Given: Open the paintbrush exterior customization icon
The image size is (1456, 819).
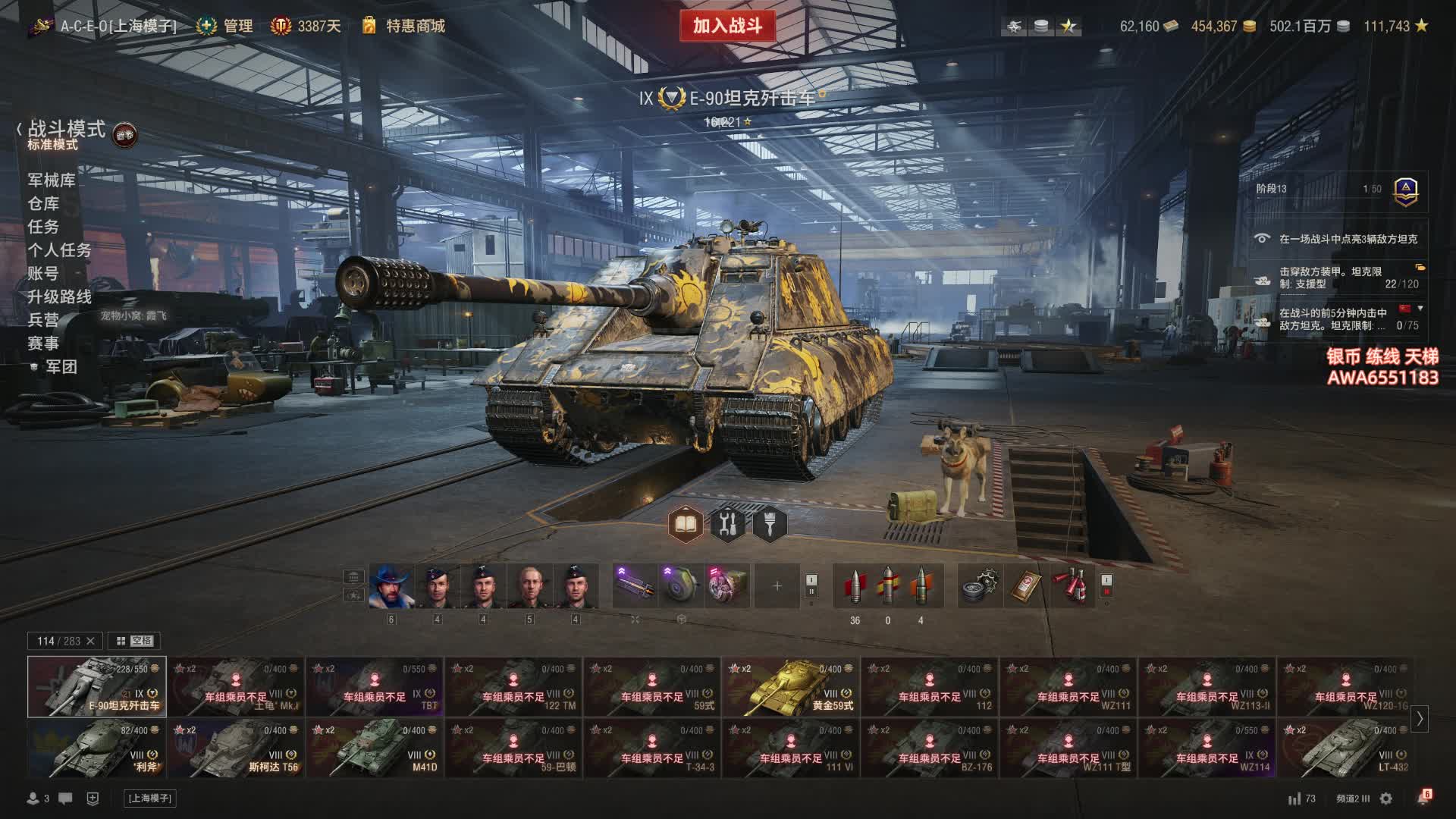Looking at the screenshot, I should click(770, 523).
